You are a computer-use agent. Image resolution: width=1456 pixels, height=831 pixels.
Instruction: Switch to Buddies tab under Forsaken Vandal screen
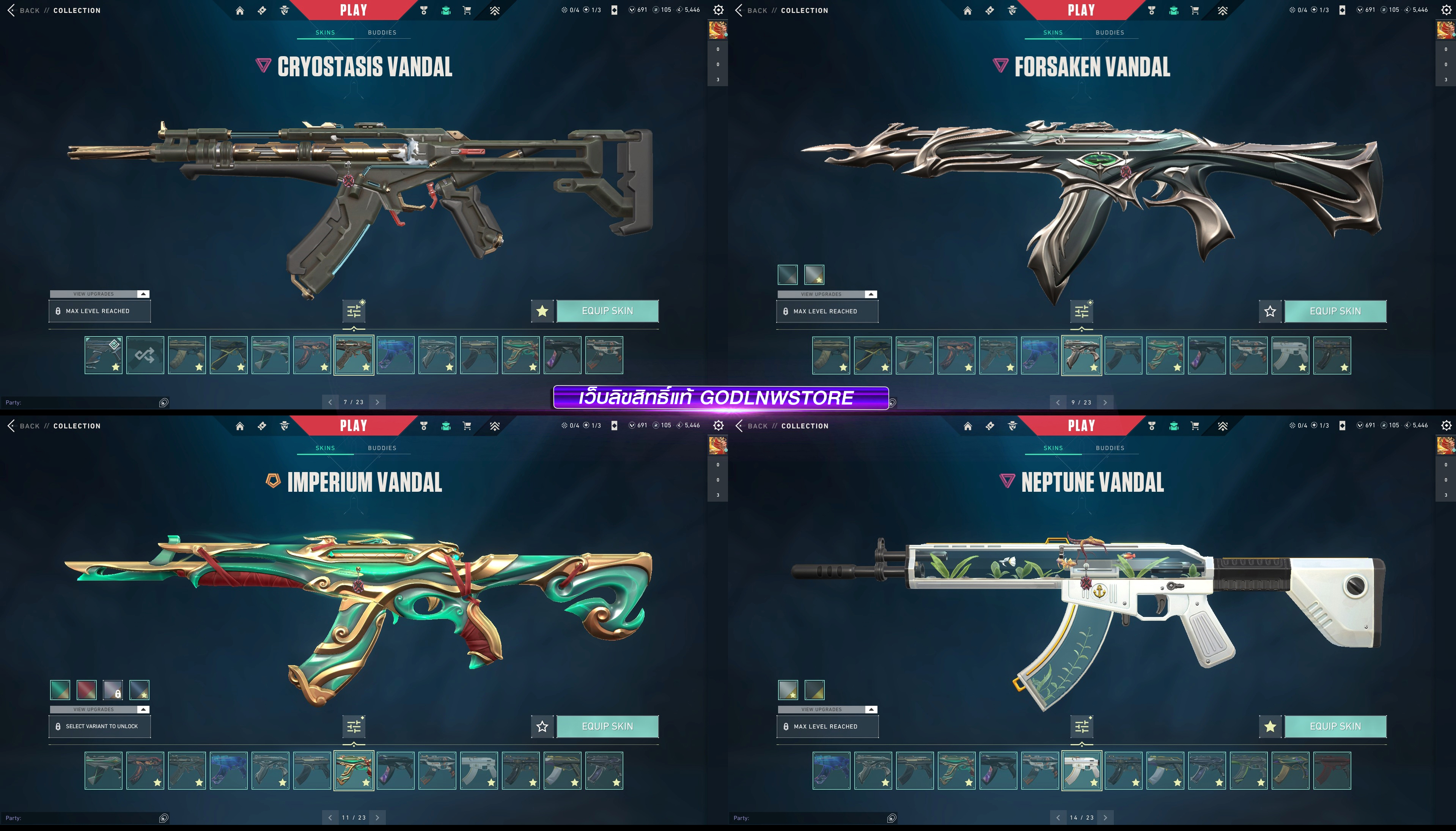pyautogui.click(x=1110, y=33)
